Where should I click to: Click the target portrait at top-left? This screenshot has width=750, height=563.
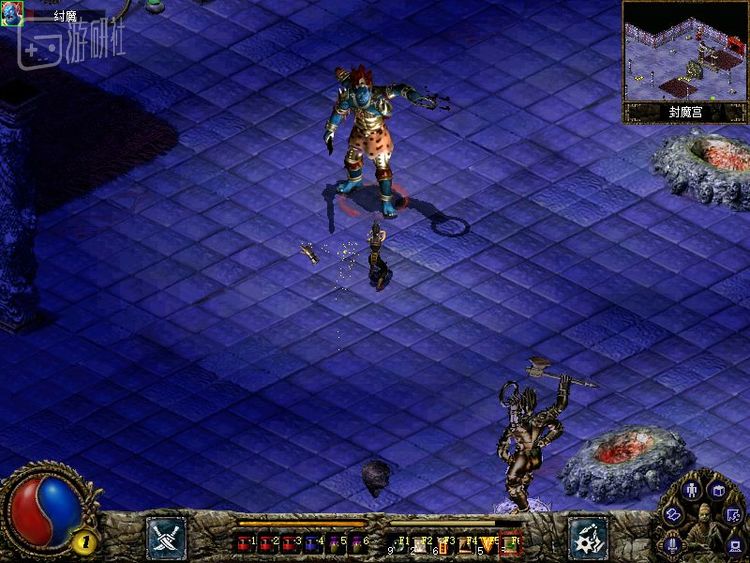pyautogui.click(x=12, y=14)
